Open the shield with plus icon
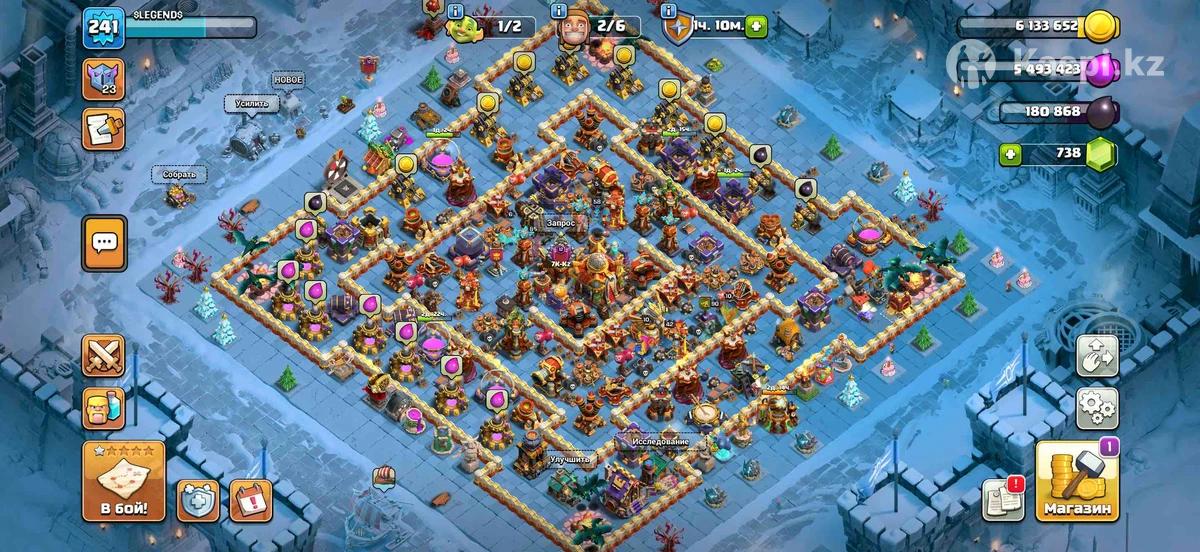1200x552 pixels. point(197,500)
